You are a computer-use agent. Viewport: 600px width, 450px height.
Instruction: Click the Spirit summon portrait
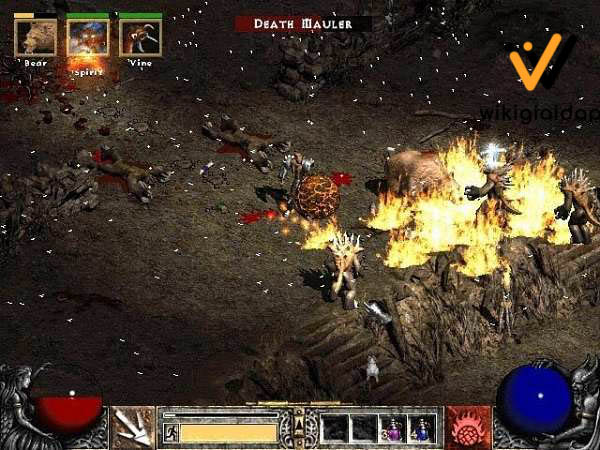[x=88, y=37]
